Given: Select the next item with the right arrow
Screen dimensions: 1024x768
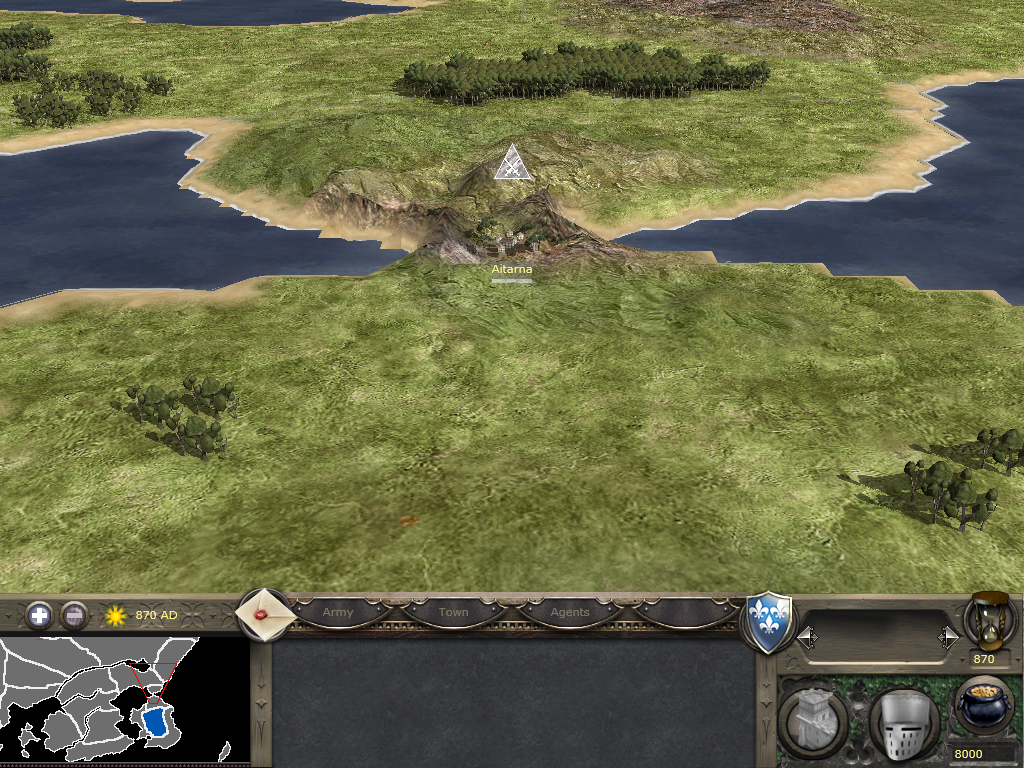Looking at the screenshot, I should point(948,637).
